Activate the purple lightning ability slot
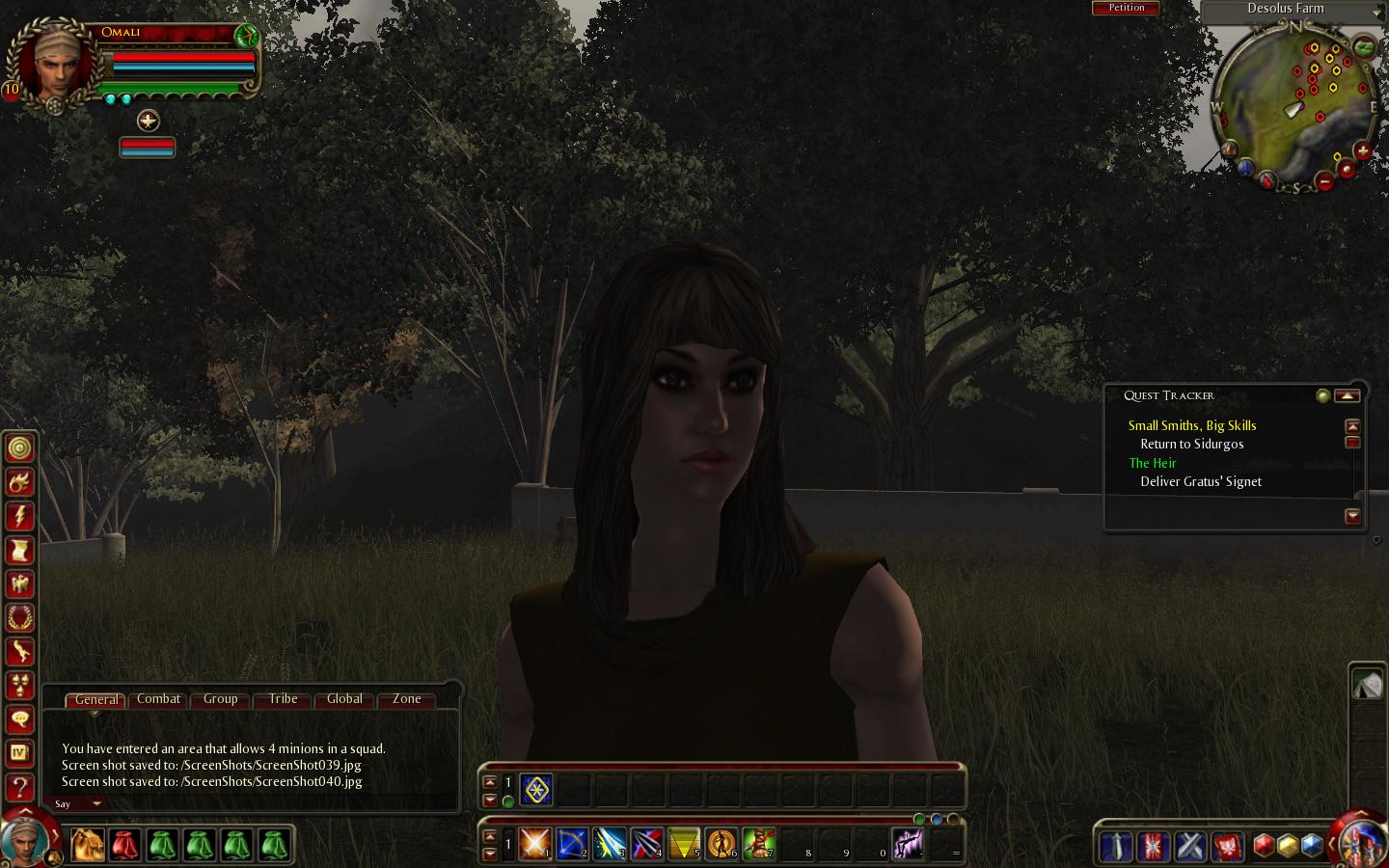 (x=908, y=844)
